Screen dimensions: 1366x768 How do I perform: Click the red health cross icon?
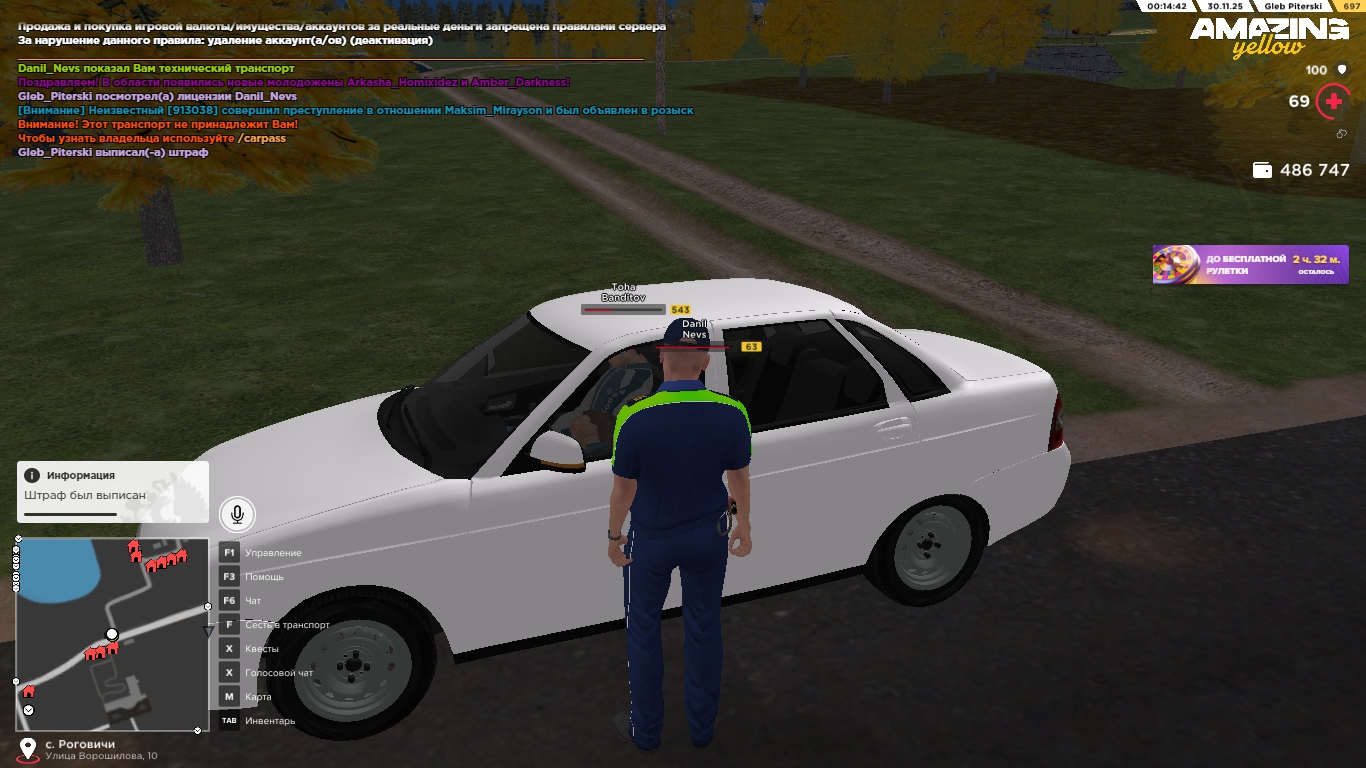1332,101
